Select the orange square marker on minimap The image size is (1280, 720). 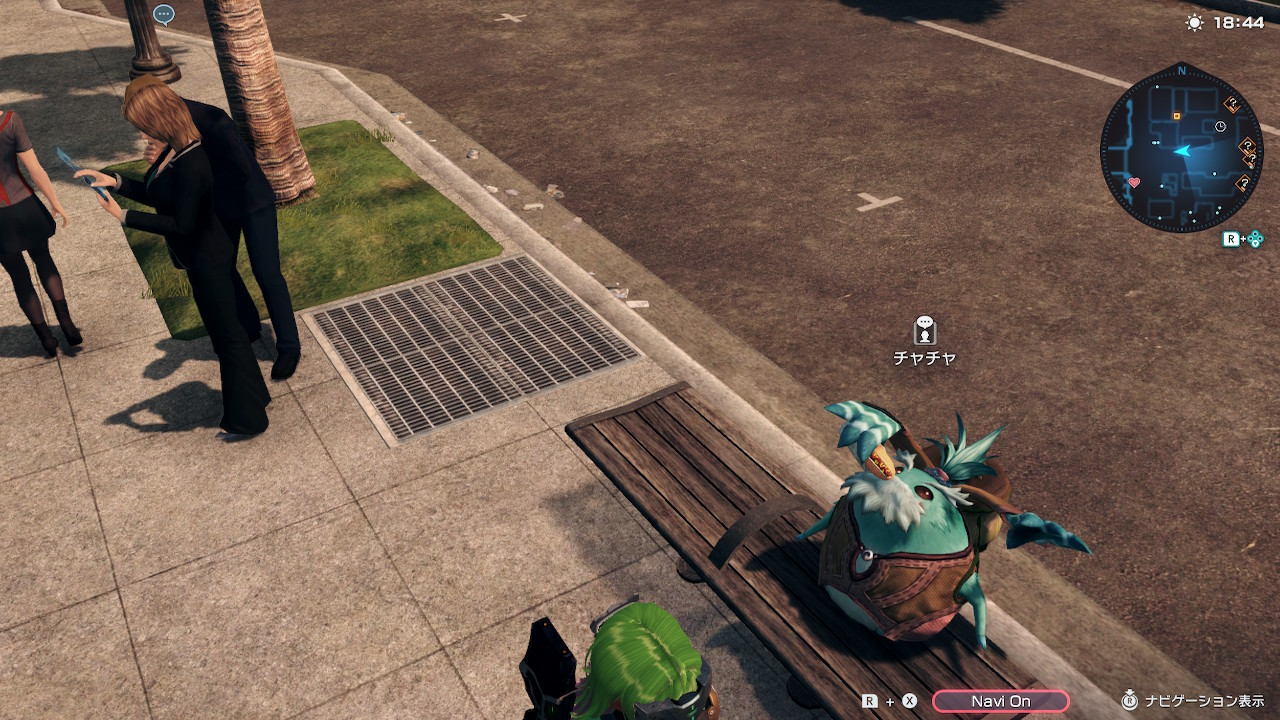1176,116
